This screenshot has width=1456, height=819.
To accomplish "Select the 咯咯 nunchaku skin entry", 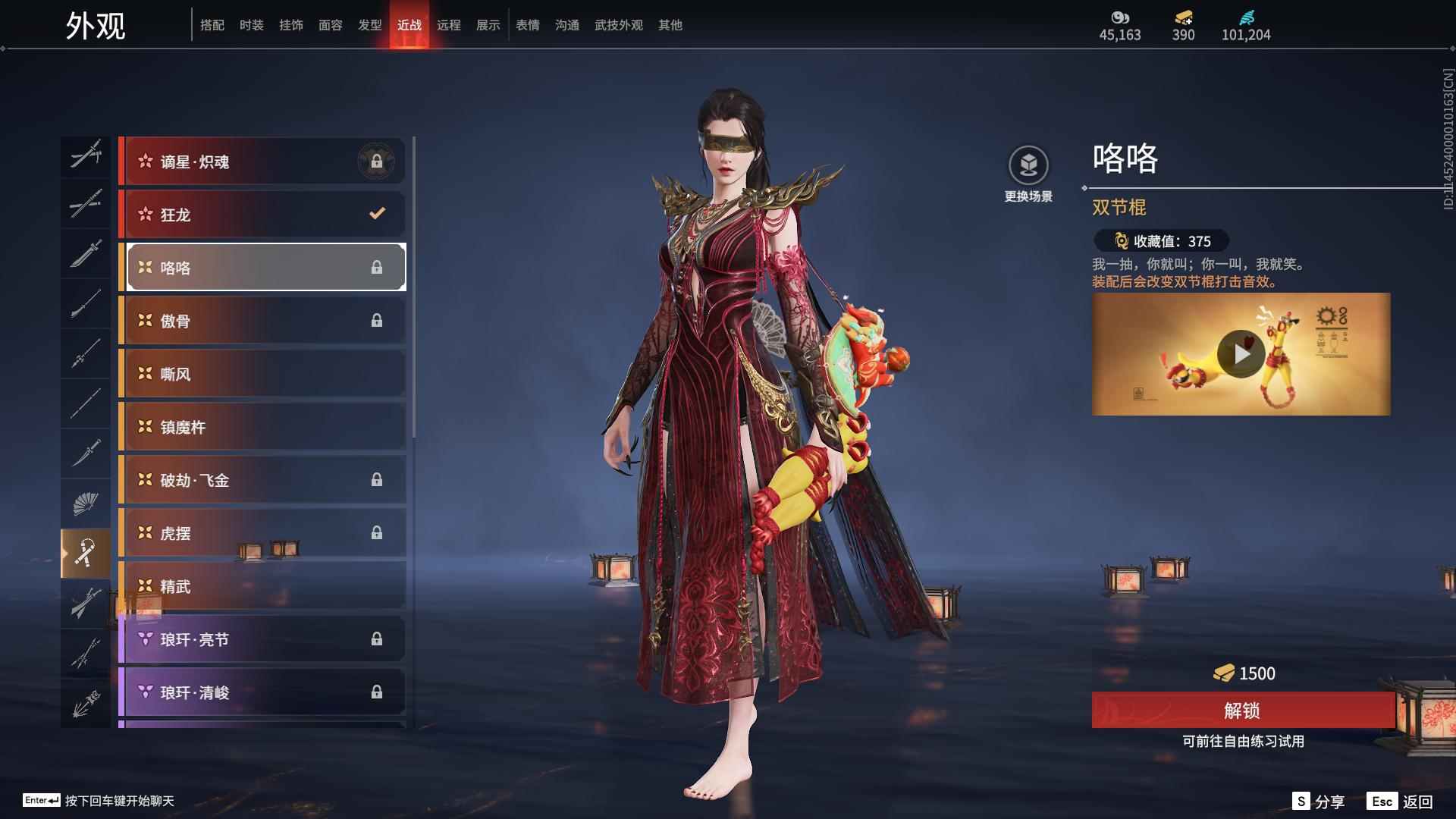I will [x=264, y=267].
